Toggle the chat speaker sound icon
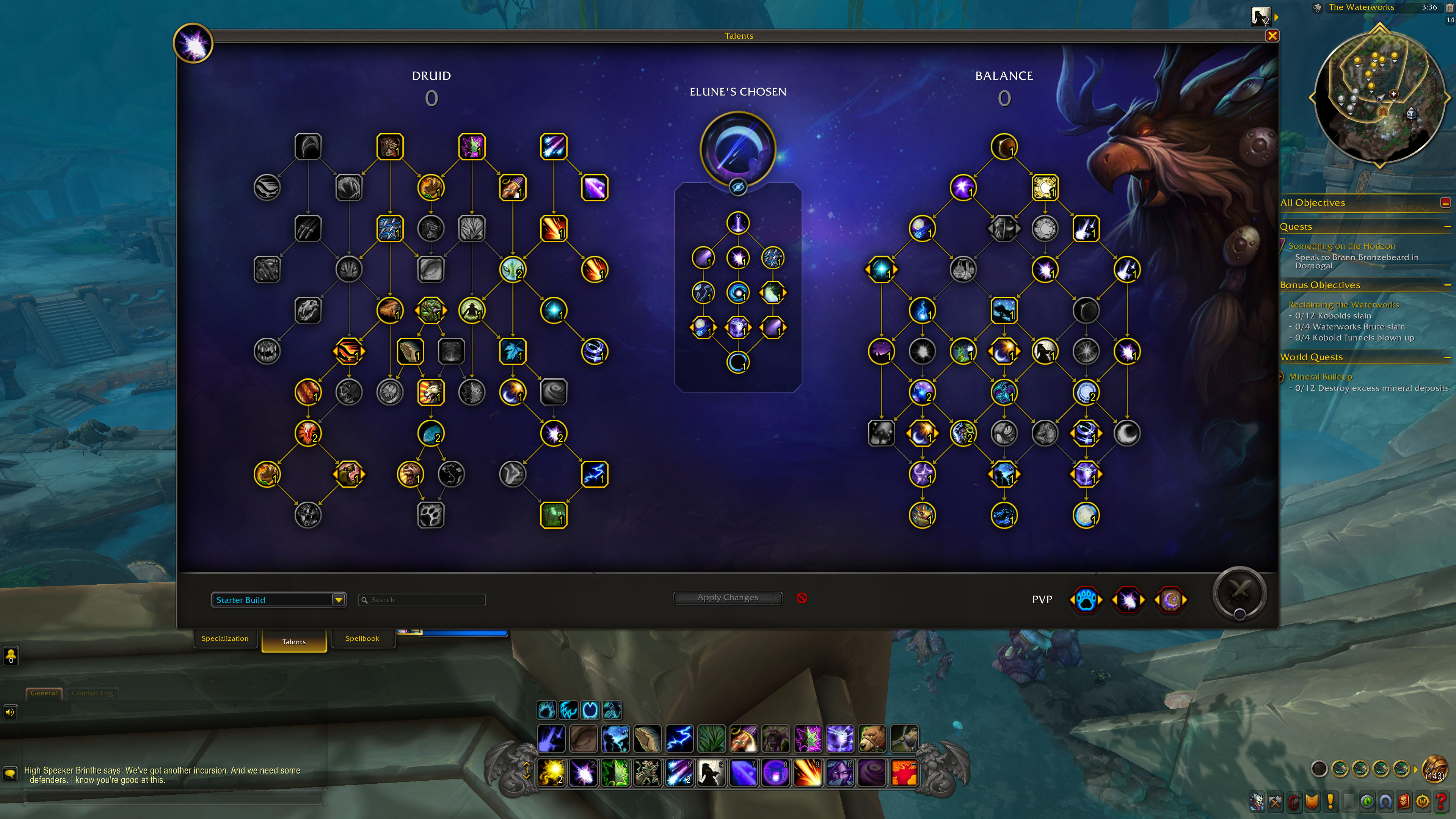 pyautogui.click(x=10, y=712)
